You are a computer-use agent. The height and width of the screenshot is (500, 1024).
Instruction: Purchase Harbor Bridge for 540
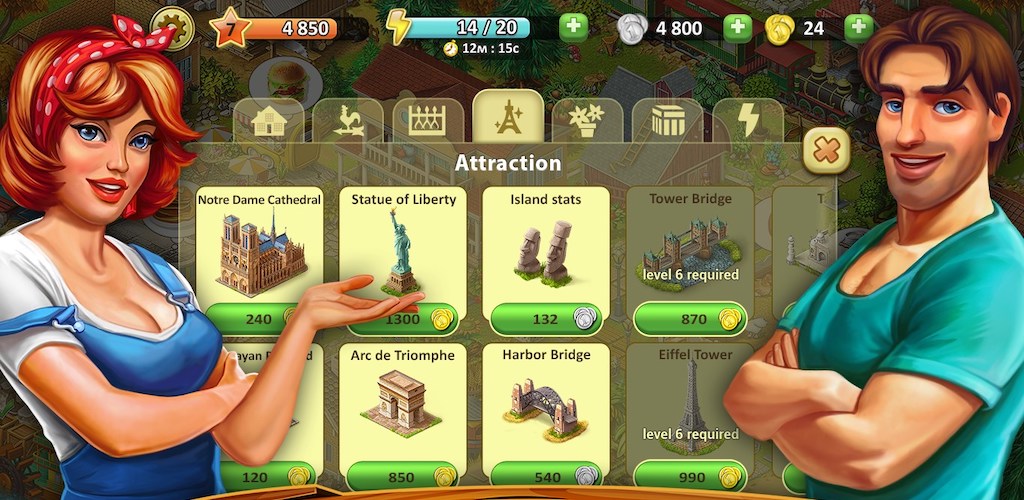tap(546, 474)
